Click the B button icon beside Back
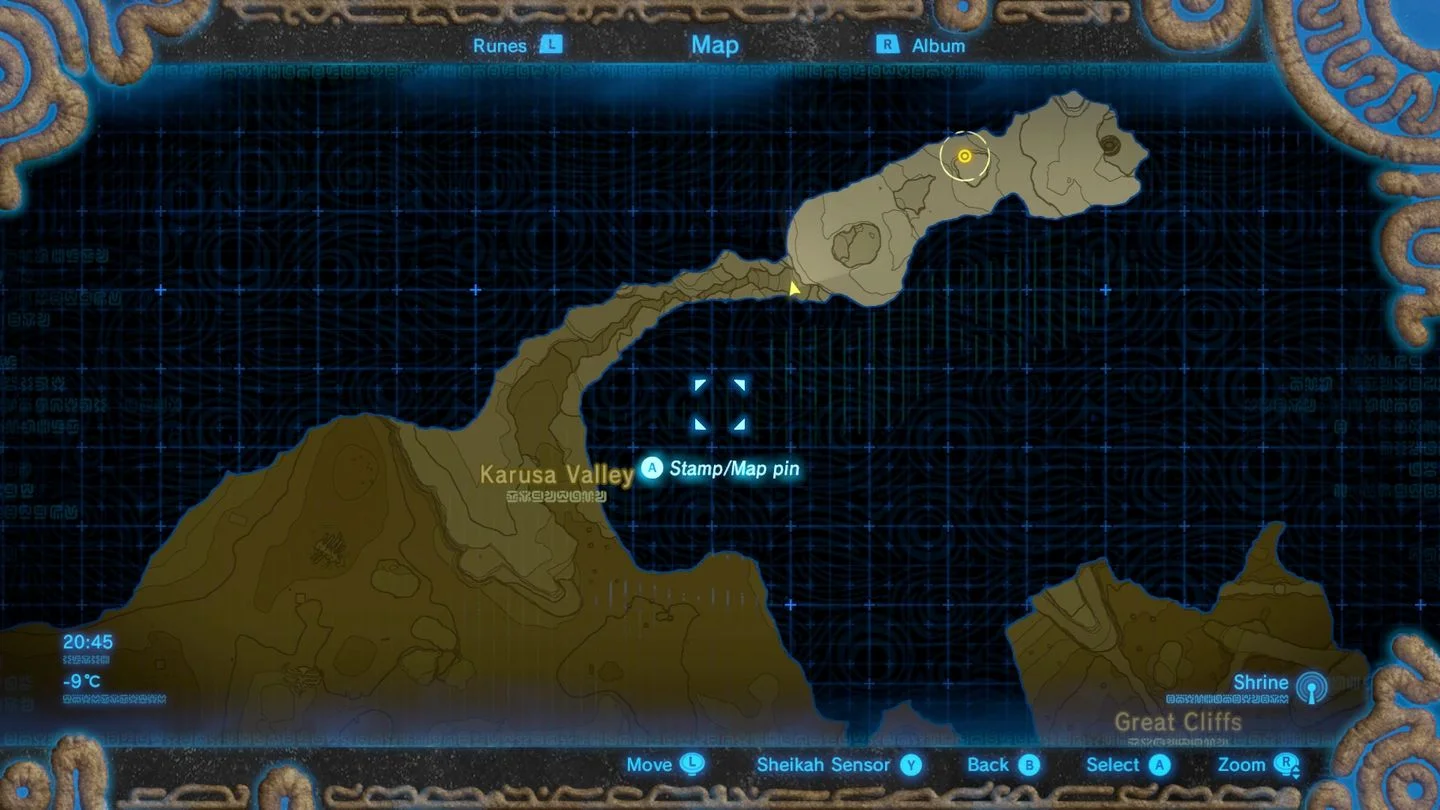Image resolution: width=1440 pixels, height=810 pixels. (1030, 765)
